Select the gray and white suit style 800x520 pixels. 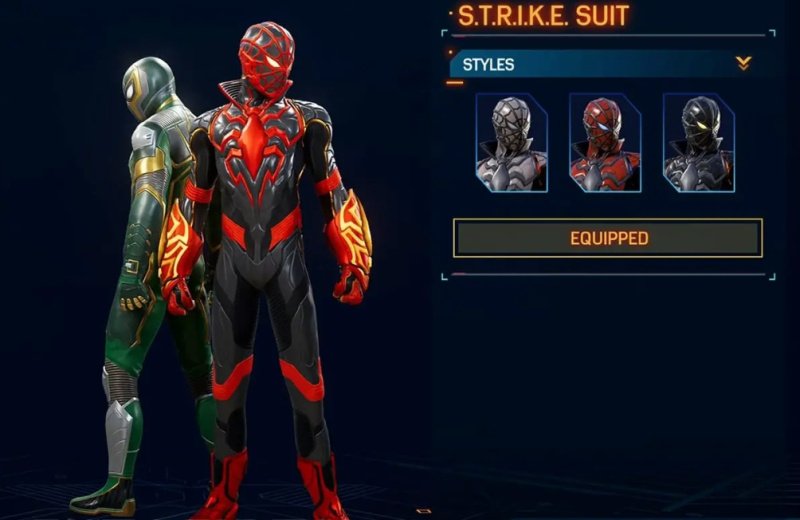[511, 142]
